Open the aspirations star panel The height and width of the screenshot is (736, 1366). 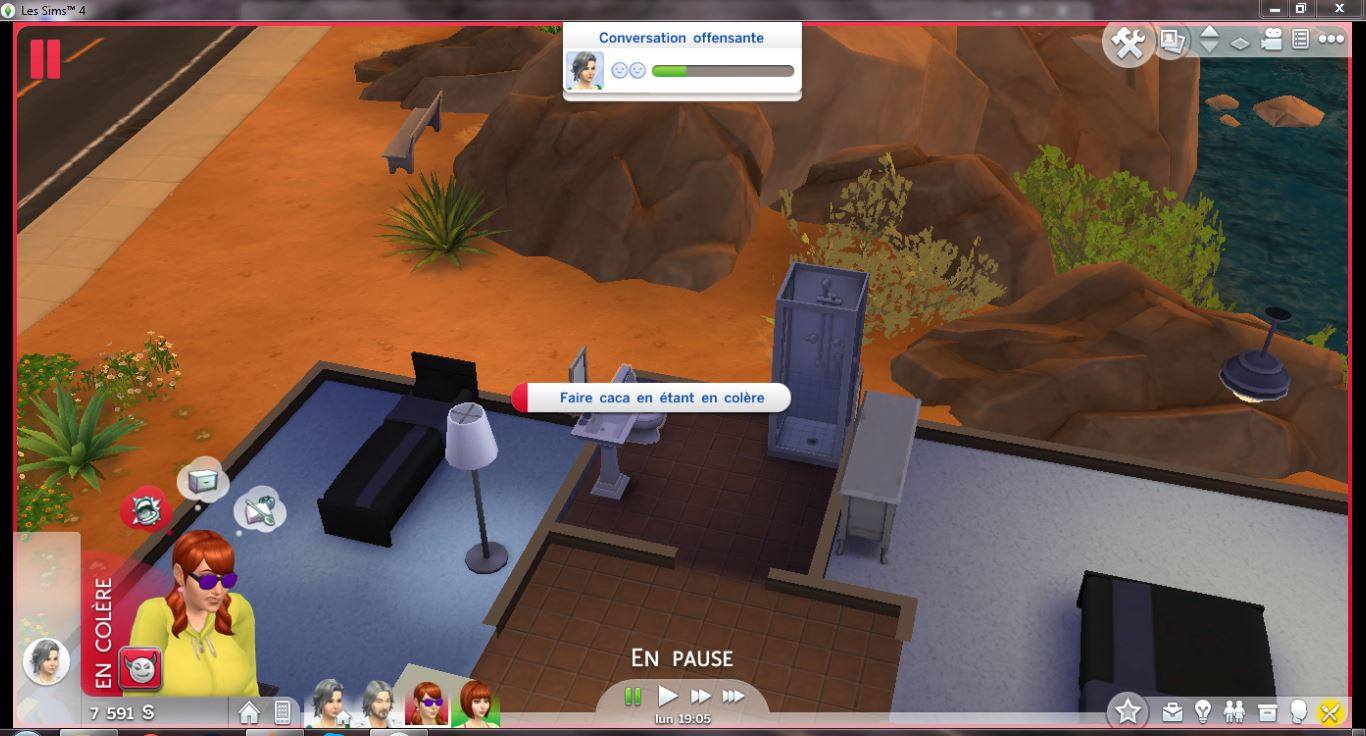tap(1128, 711)
